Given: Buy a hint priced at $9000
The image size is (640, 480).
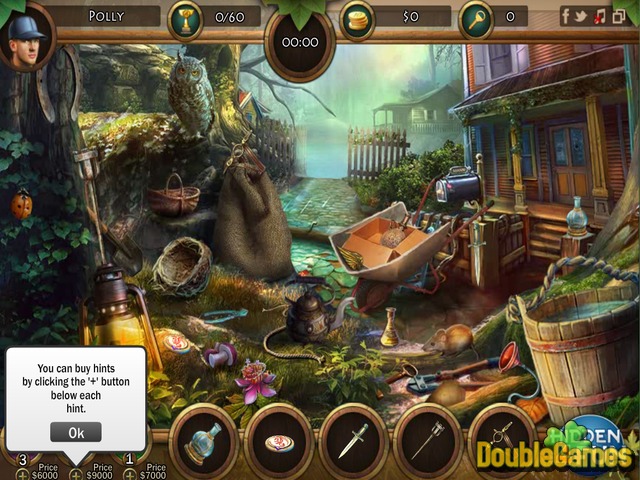Looking at the screenshot, I should tap(76, 474).
